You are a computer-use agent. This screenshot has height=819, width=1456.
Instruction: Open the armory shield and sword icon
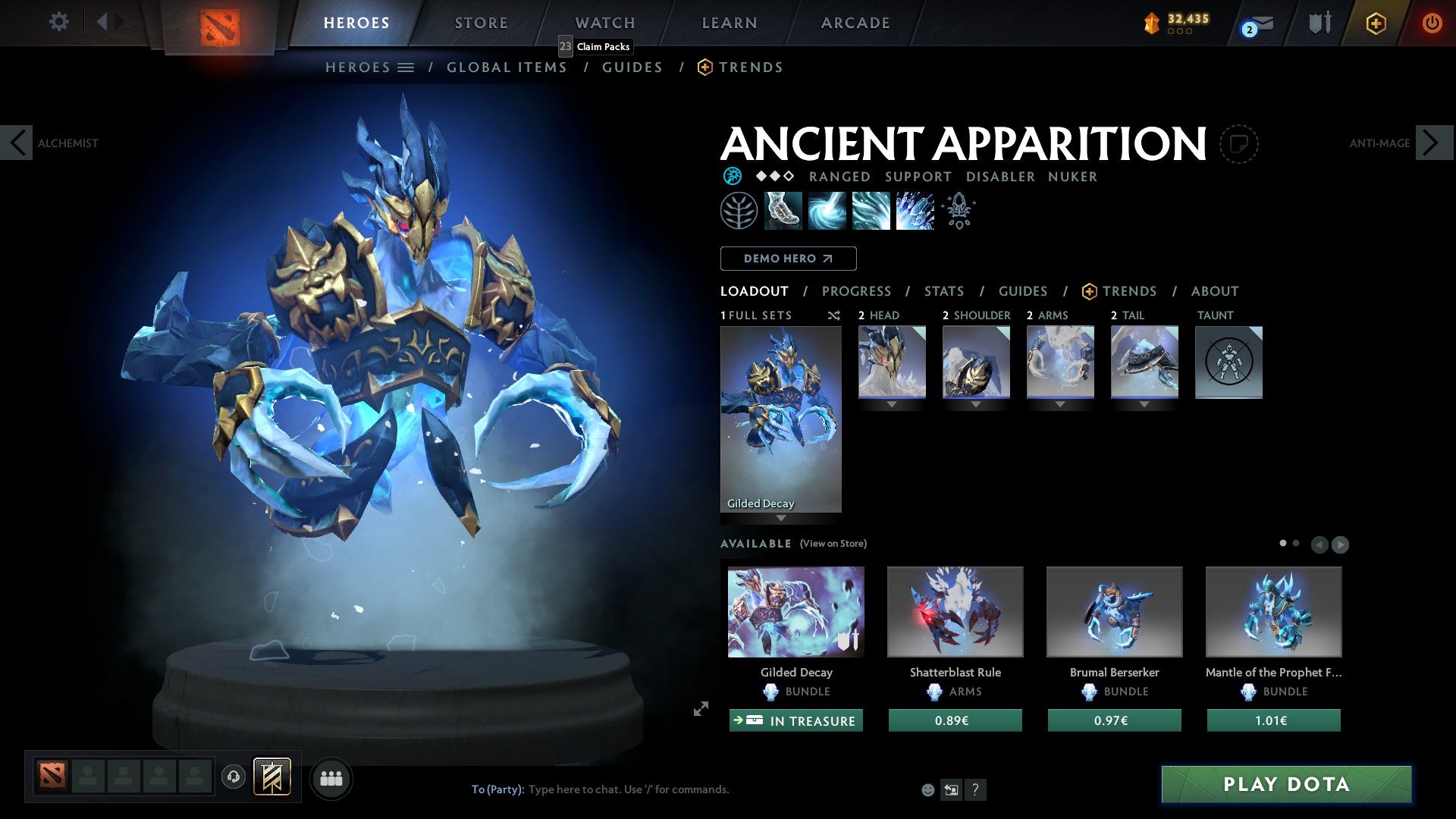[x=1319, y=24]
